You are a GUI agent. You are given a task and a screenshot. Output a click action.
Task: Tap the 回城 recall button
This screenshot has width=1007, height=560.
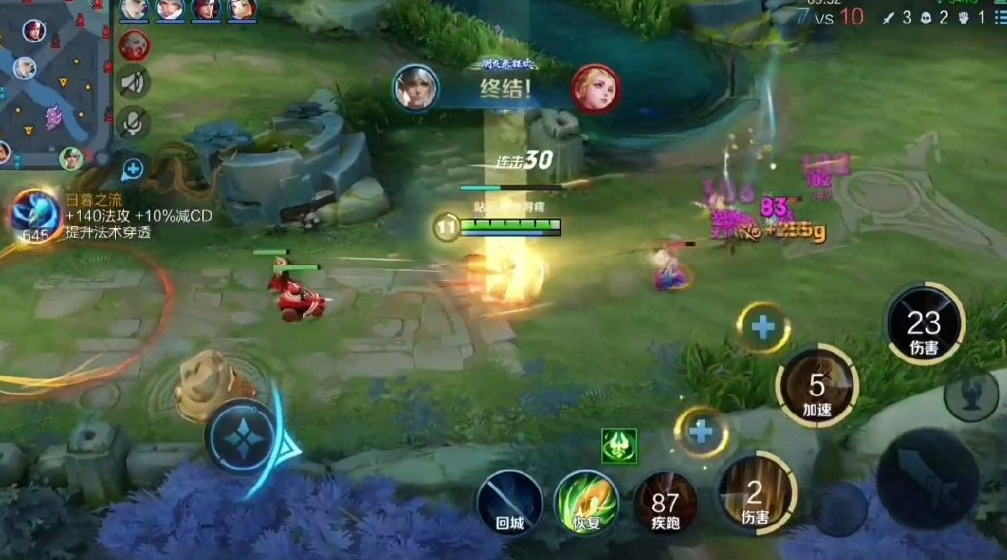pos(509,501)
